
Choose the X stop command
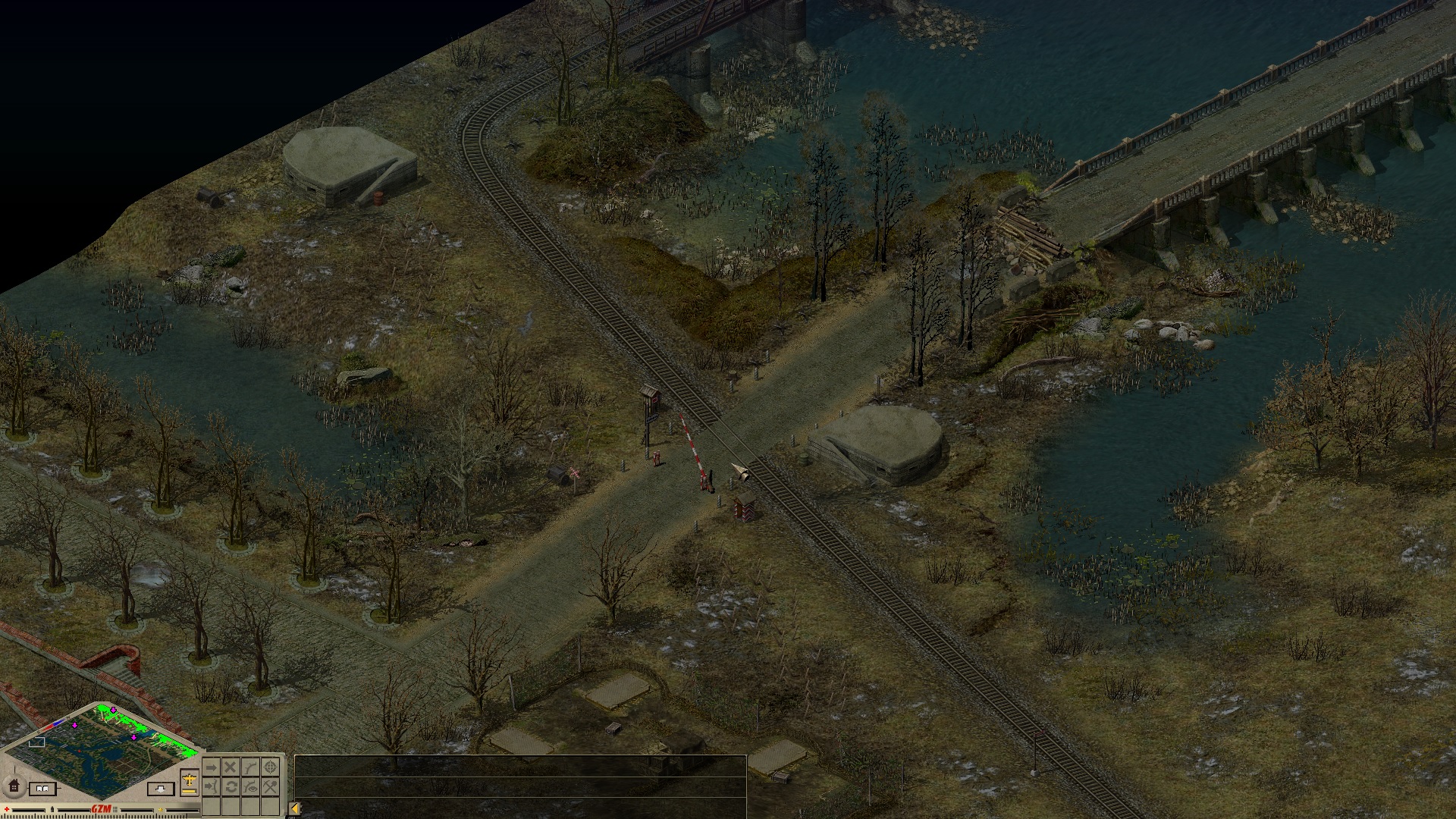[x=231, y=768]
